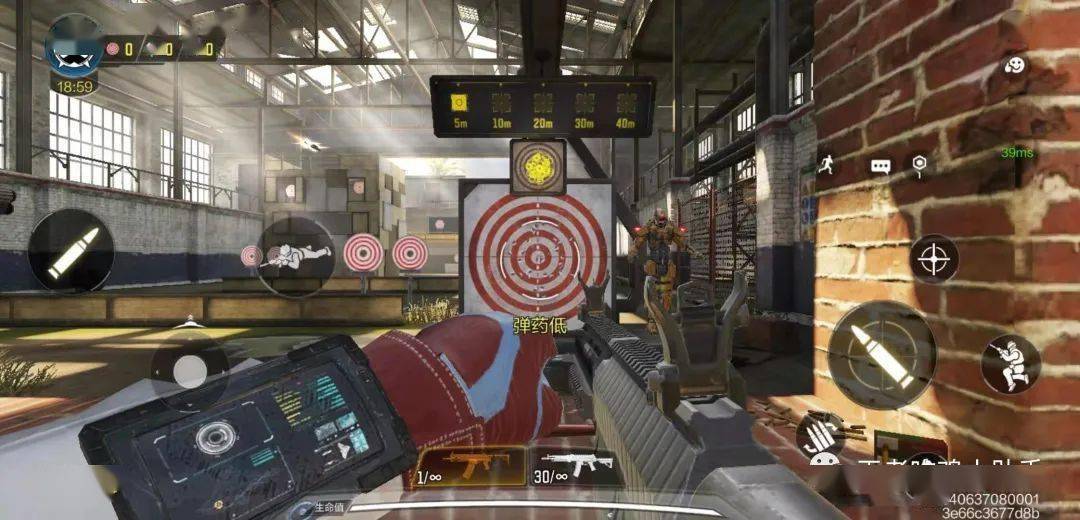Open the emote smiley face icon
Screen dimensions: 1080x520
coord(1014,66)
